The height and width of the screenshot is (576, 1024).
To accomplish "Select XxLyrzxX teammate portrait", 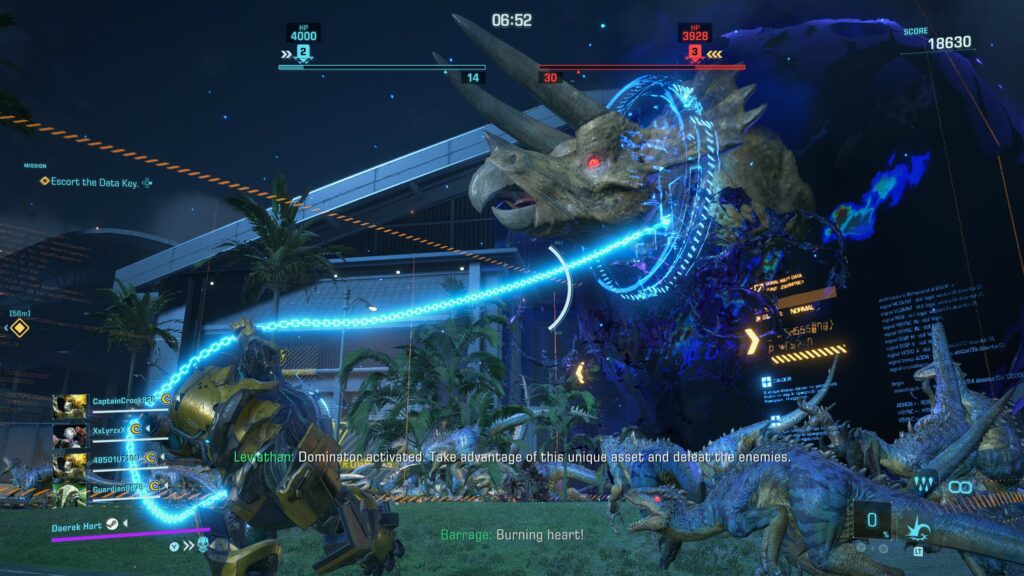I will [x=69, y=432].
